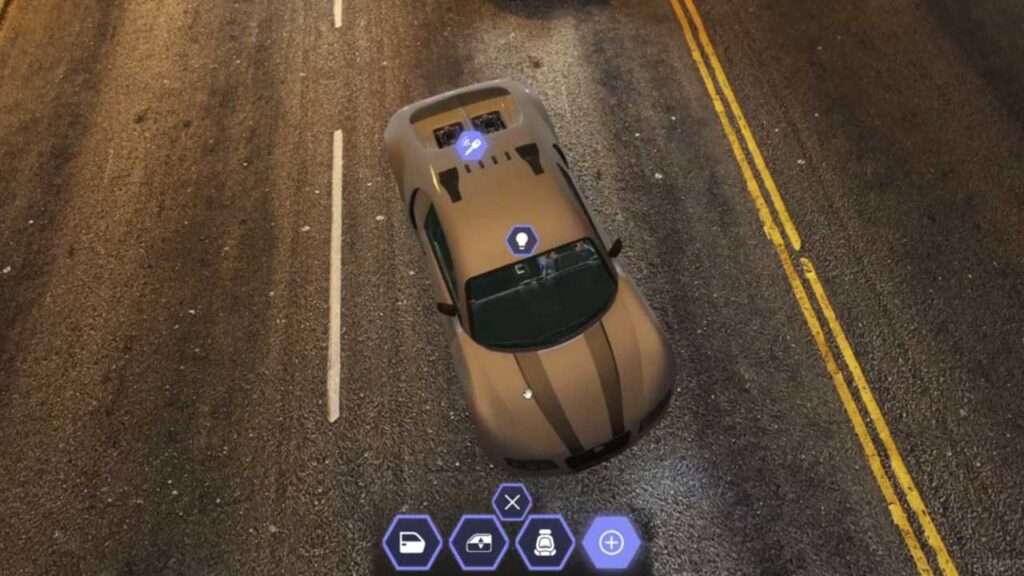The height and width of the screenshot is (576, 1024).
Task: Open the car door options
Action: coord(411,543)
